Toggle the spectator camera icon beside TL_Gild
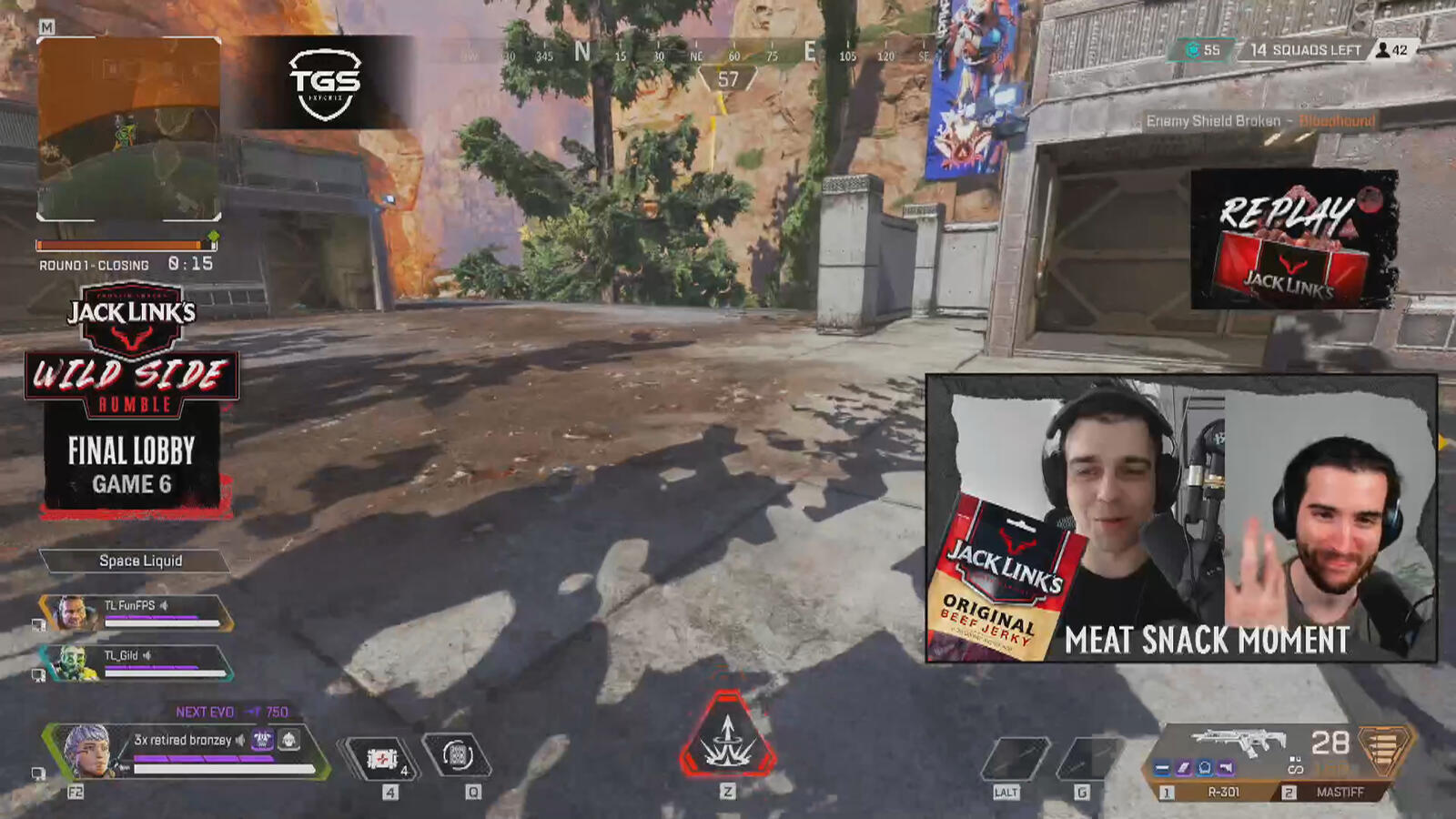This screenshot has width=1456, height=819. click(38, 673)
